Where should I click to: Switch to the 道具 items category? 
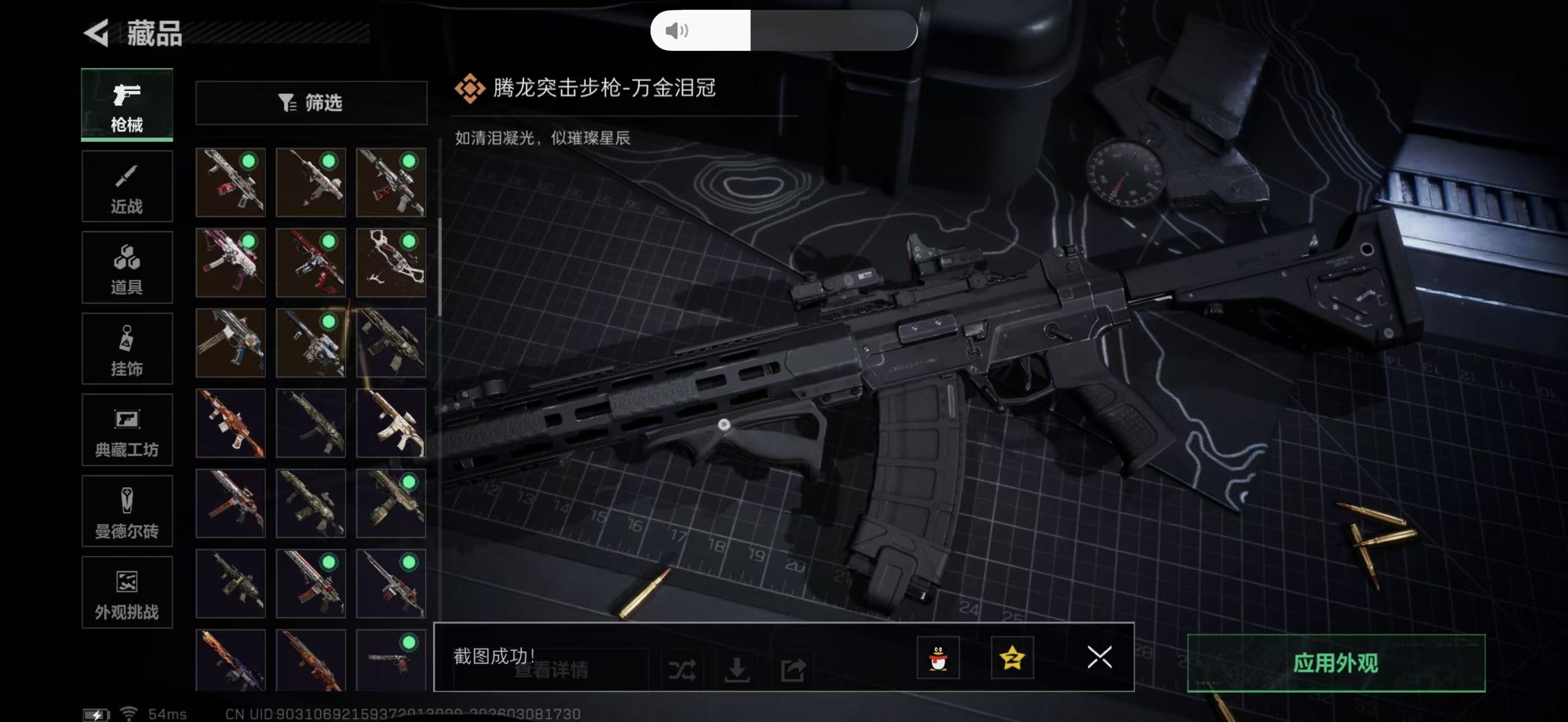click(x=127, y=268)
